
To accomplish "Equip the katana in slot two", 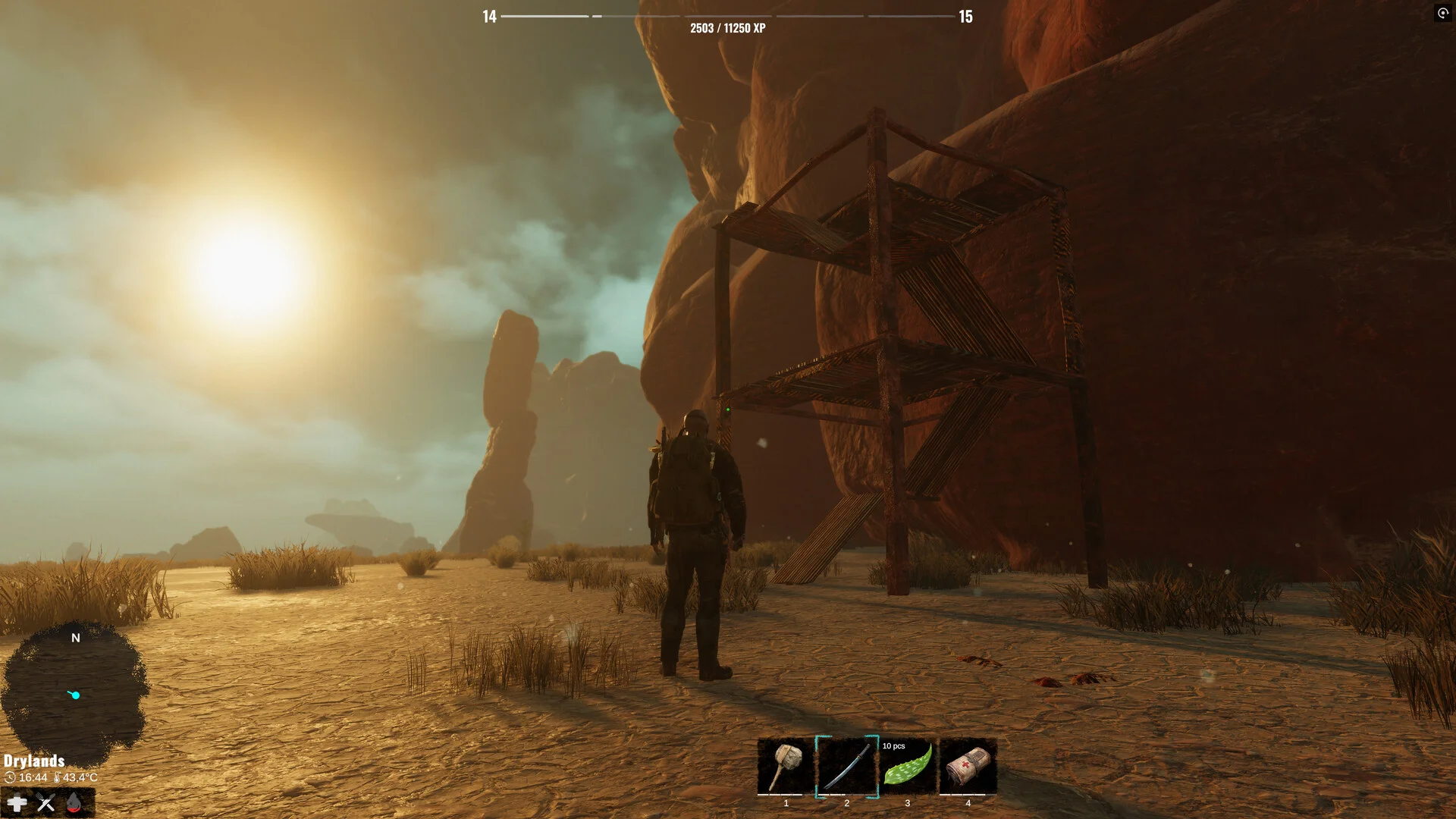I will (846, 766).
